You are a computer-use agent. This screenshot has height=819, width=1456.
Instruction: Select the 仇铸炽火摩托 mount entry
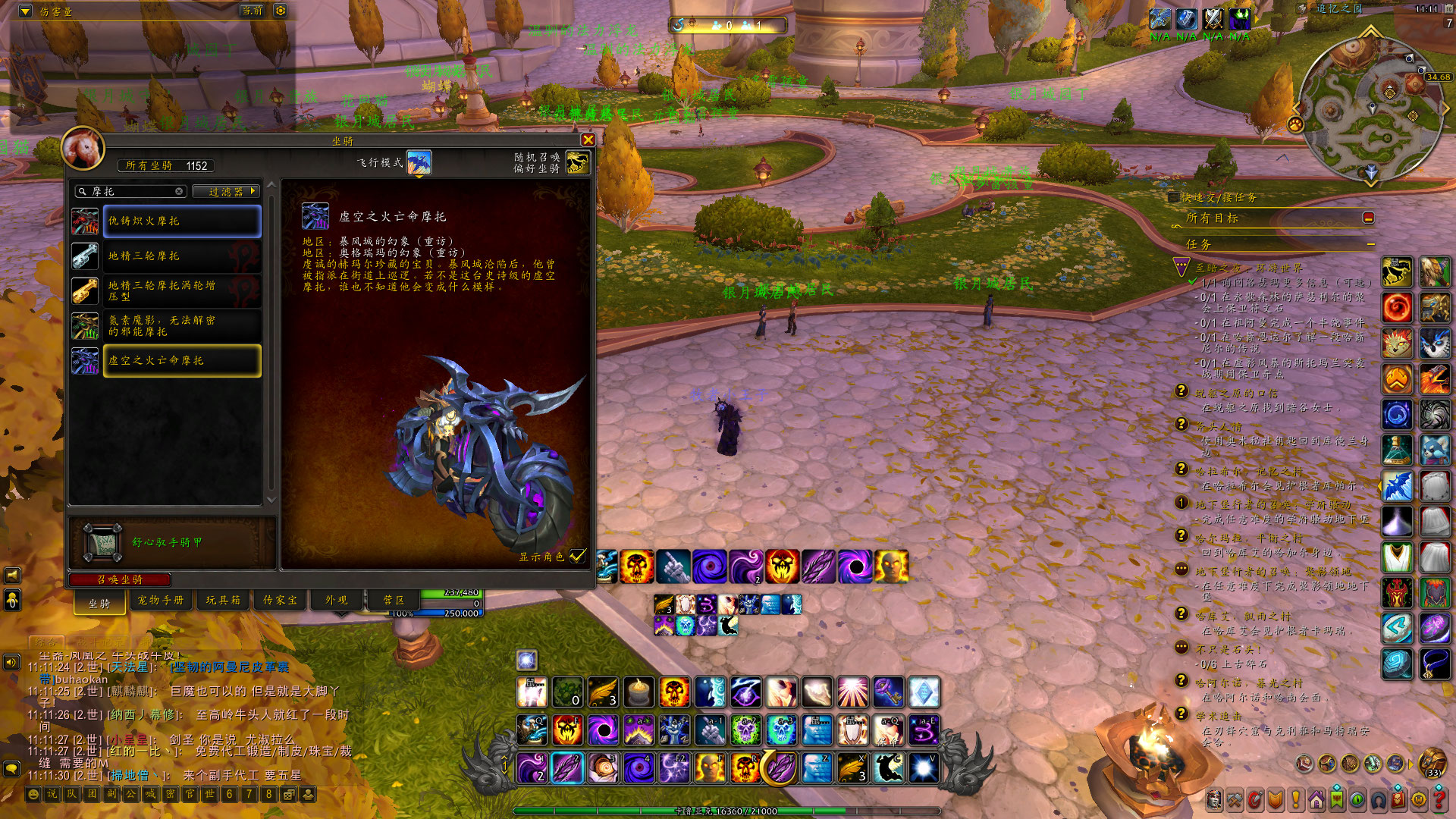[x=182, y=221]
